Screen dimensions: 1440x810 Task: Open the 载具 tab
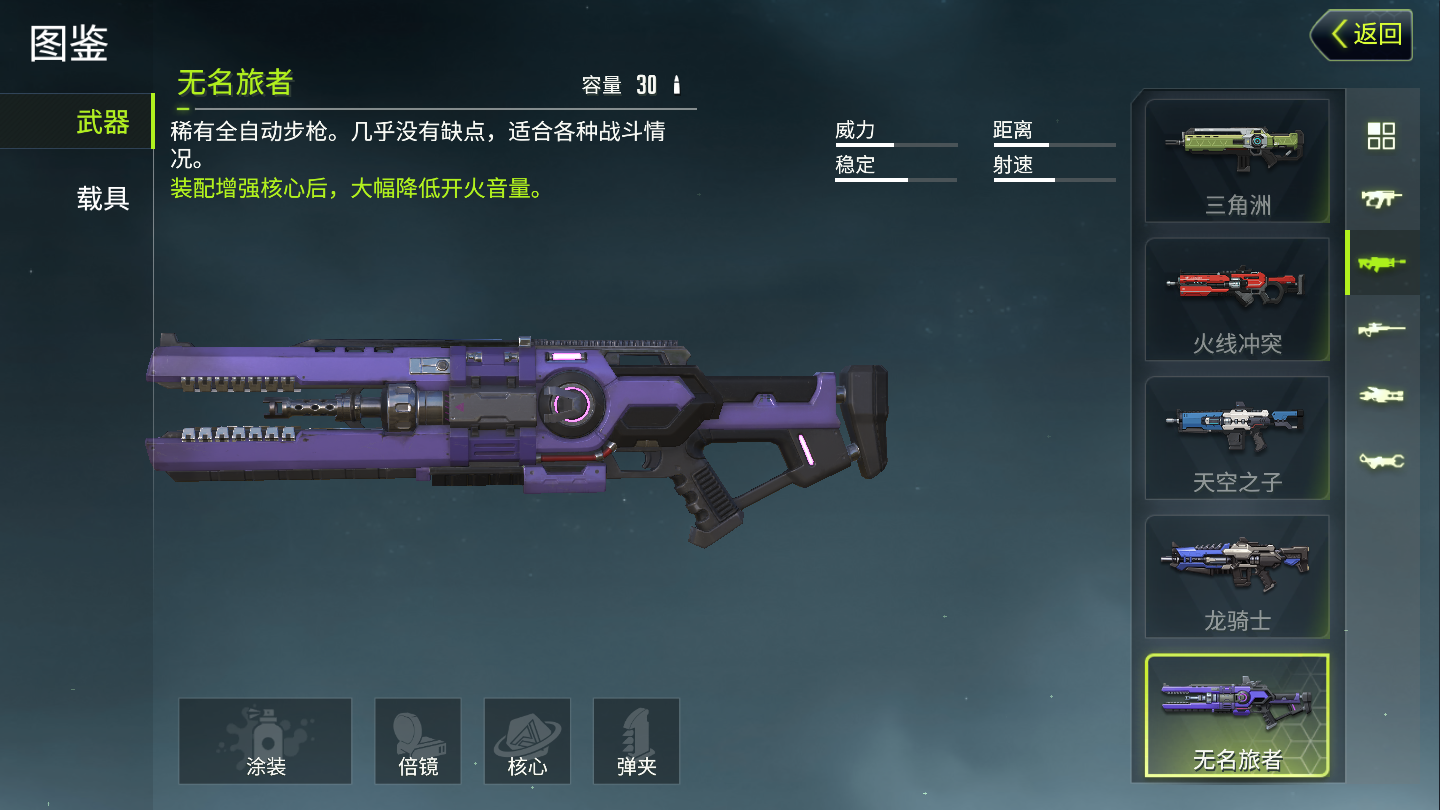[102, 198]
